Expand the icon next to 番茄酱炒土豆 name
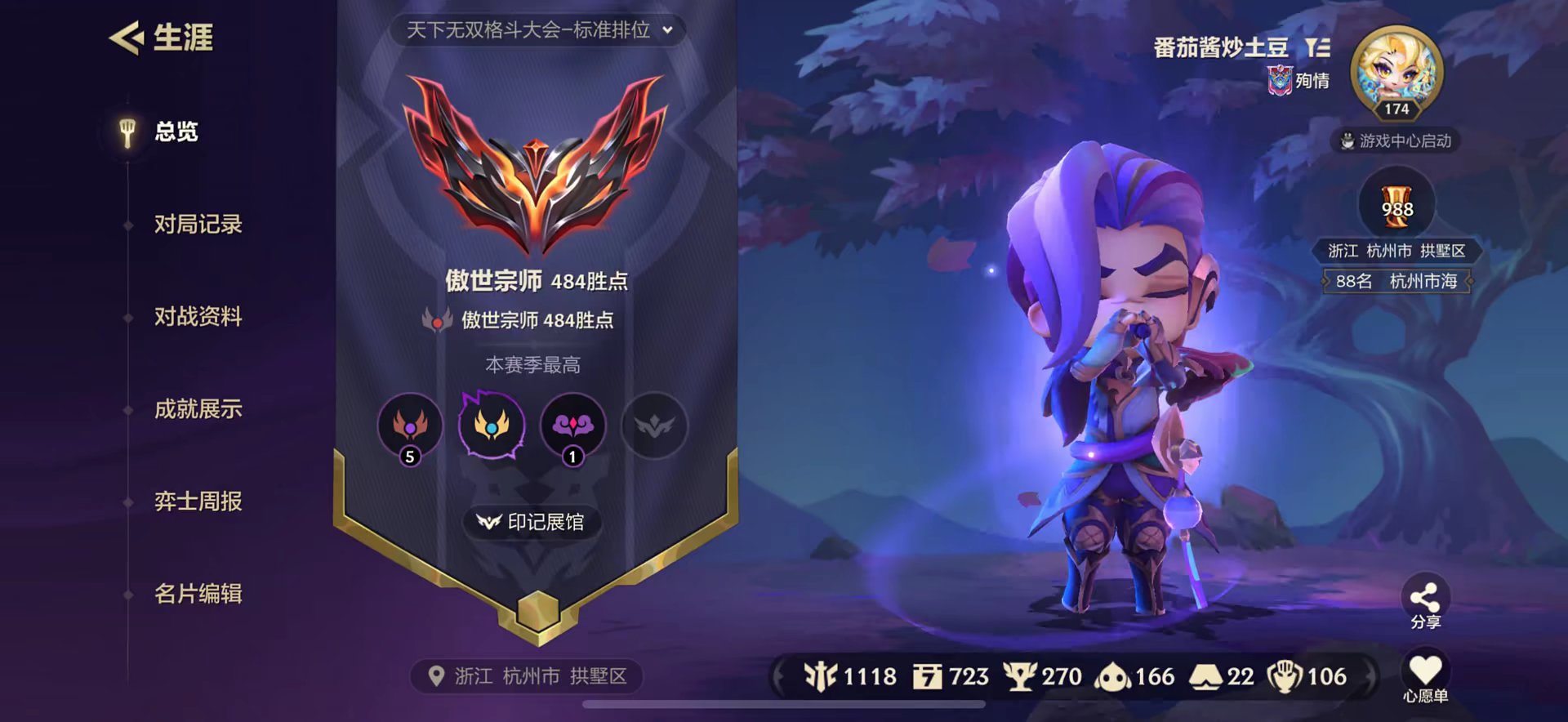This screenshot has height=722, width=1568. pos(1323,48)
